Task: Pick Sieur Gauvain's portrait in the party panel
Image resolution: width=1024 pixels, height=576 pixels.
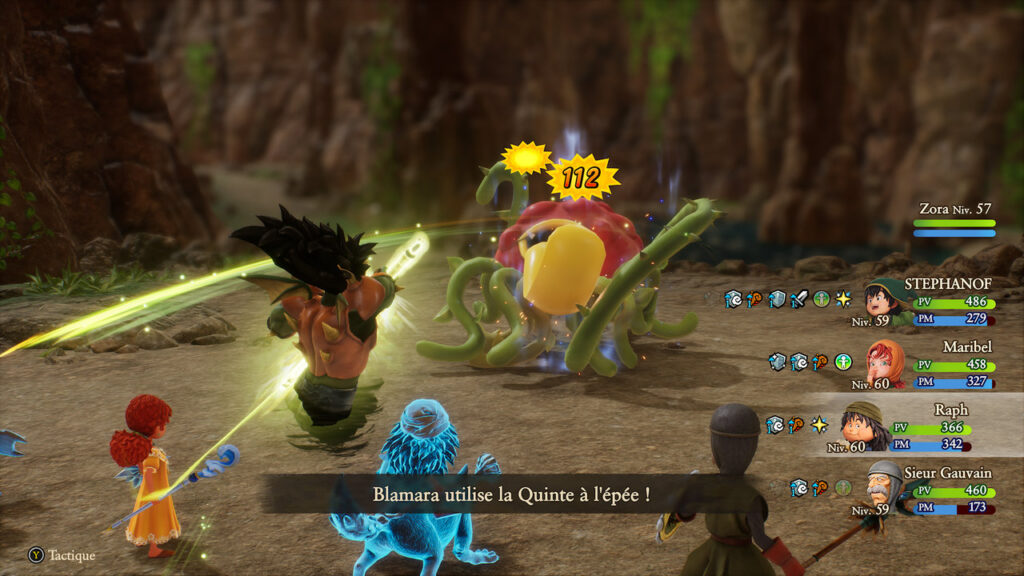Action: [884, 486]
